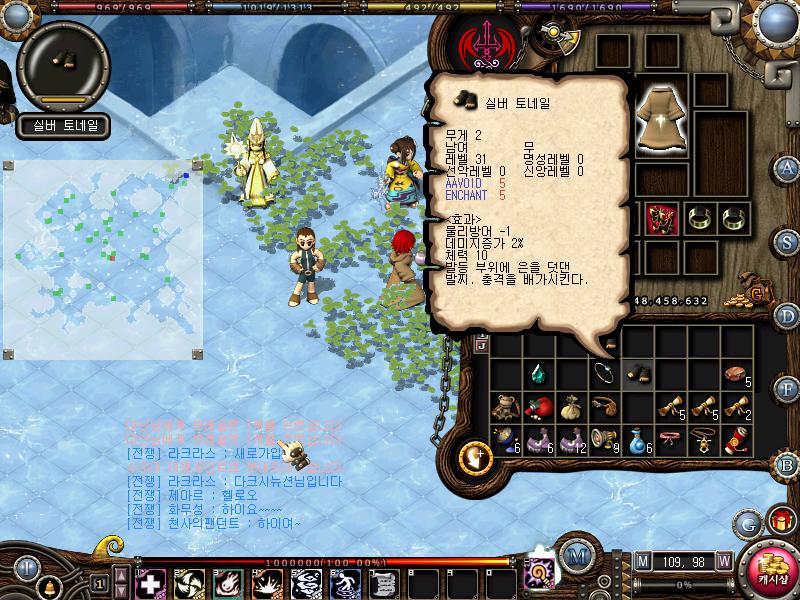Click the round S side button
800x600 pixels.
tap(787, 241)
